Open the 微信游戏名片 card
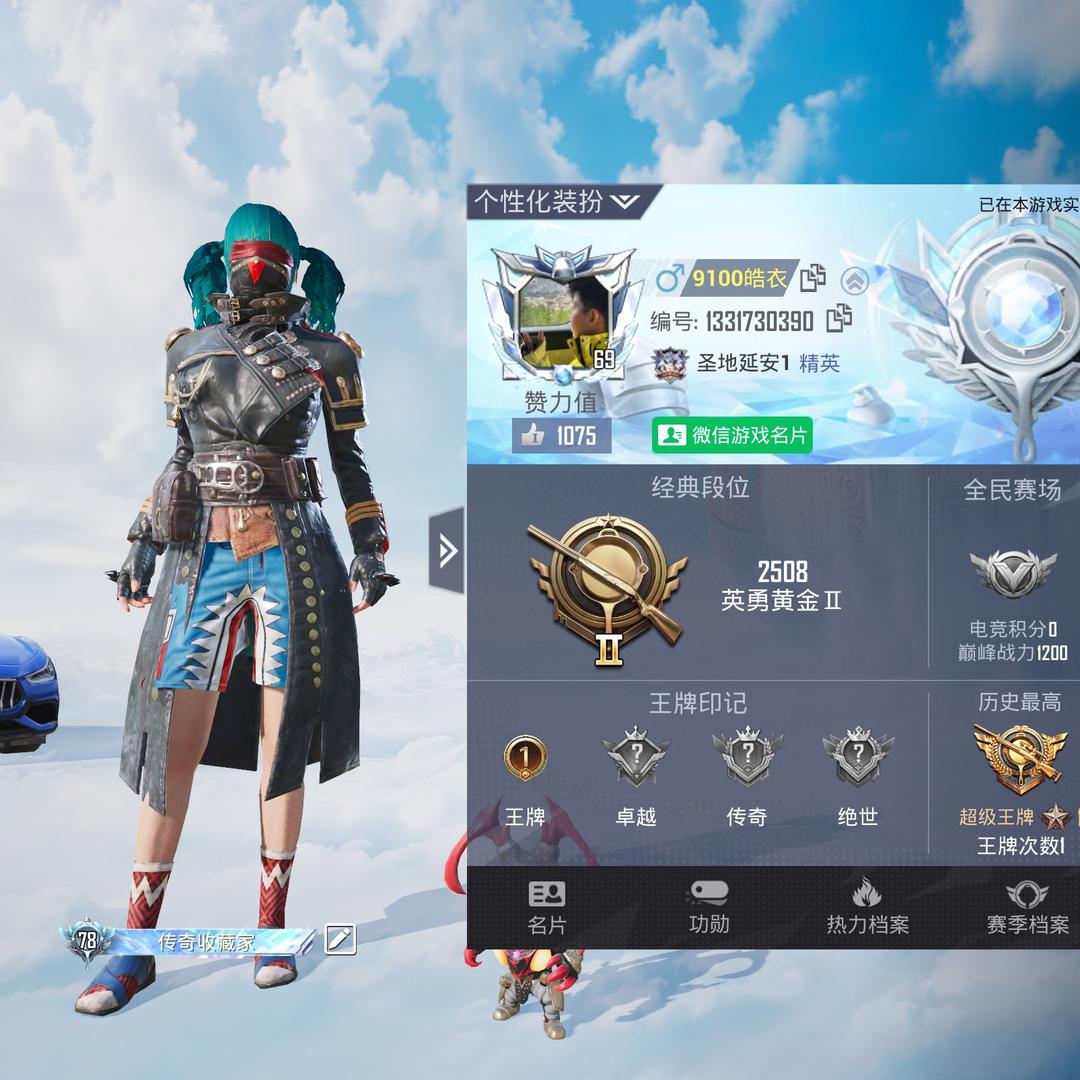1080x1080 pixels. pos(732,435)
